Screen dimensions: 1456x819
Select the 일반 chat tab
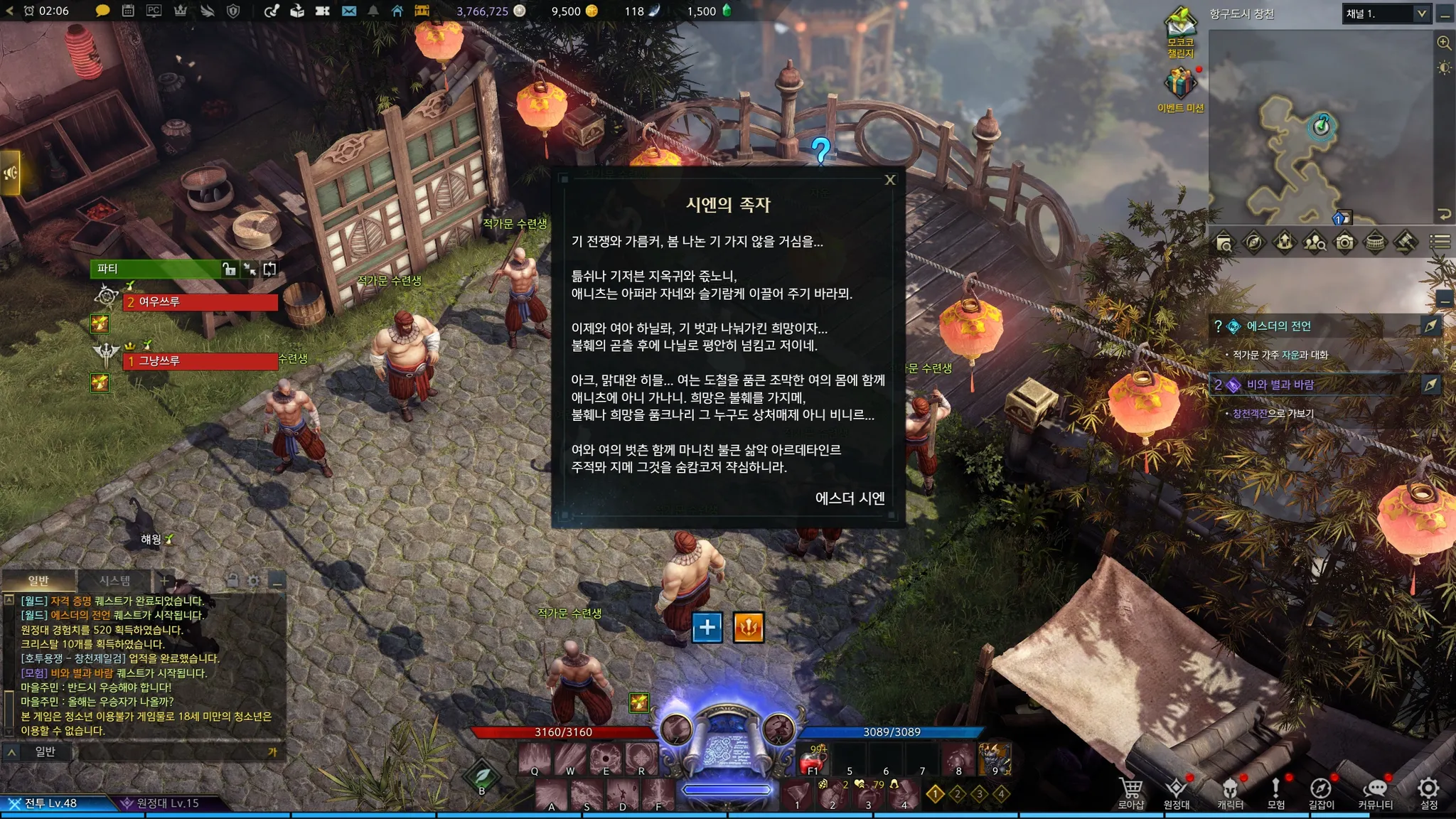coord(38,581)
